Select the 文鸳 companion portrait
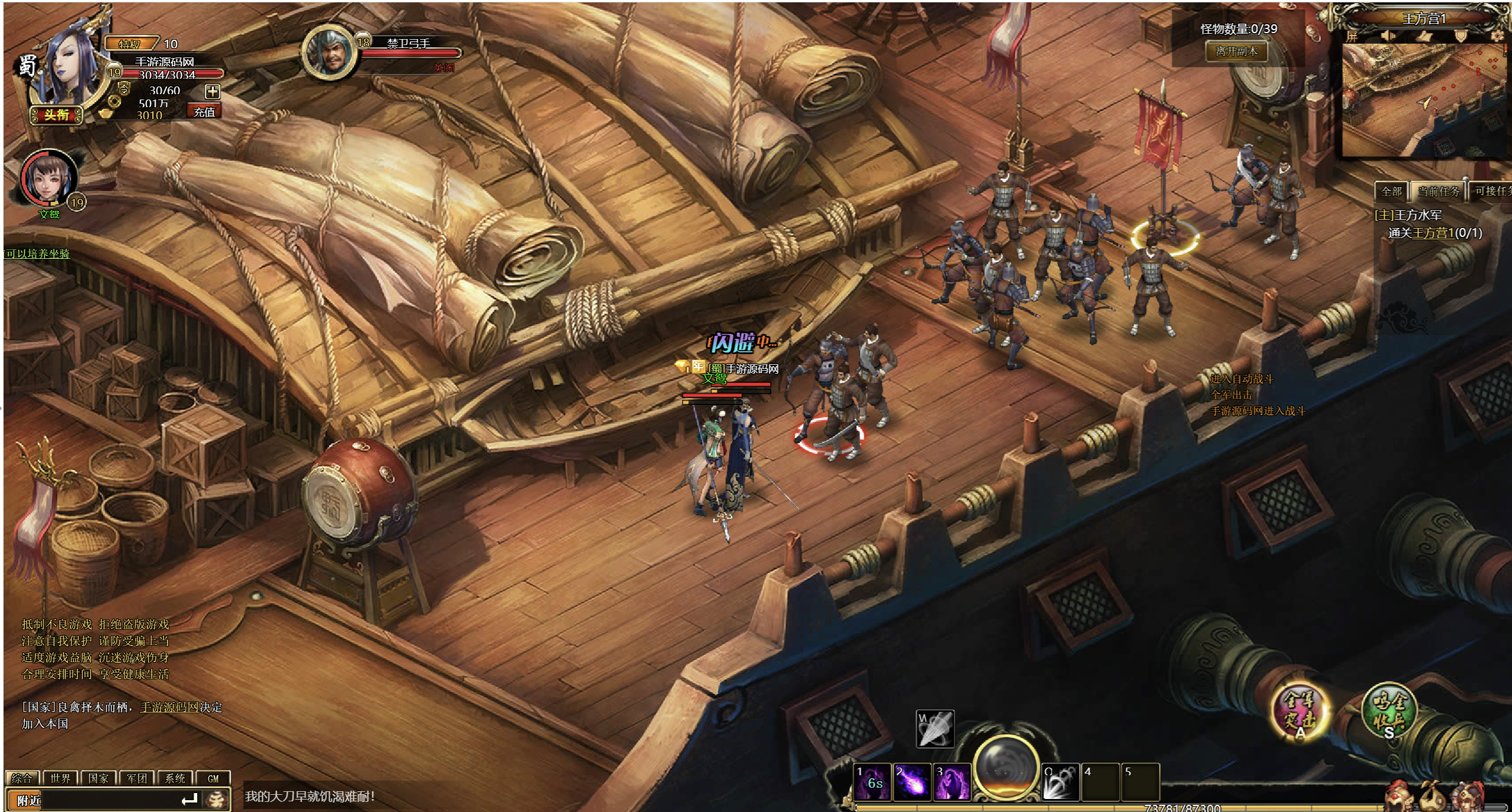The width and height of the screenshot is (1512, 812). [49, 178]
